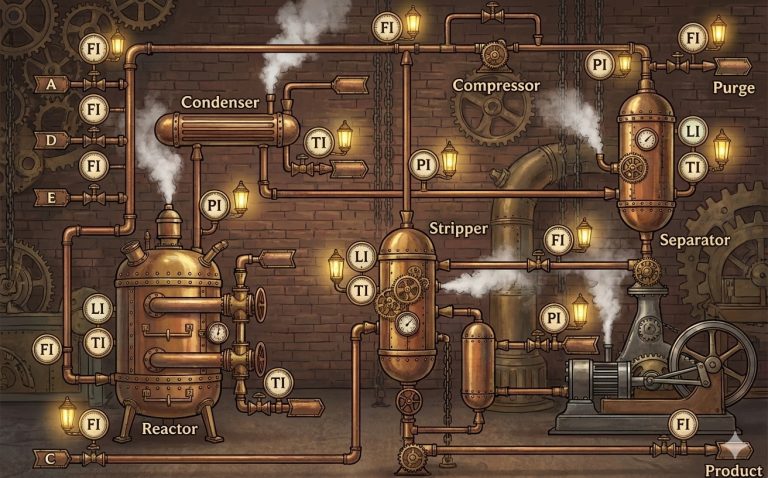Check the Condenser TI temperature indicator

coord(318,141)
